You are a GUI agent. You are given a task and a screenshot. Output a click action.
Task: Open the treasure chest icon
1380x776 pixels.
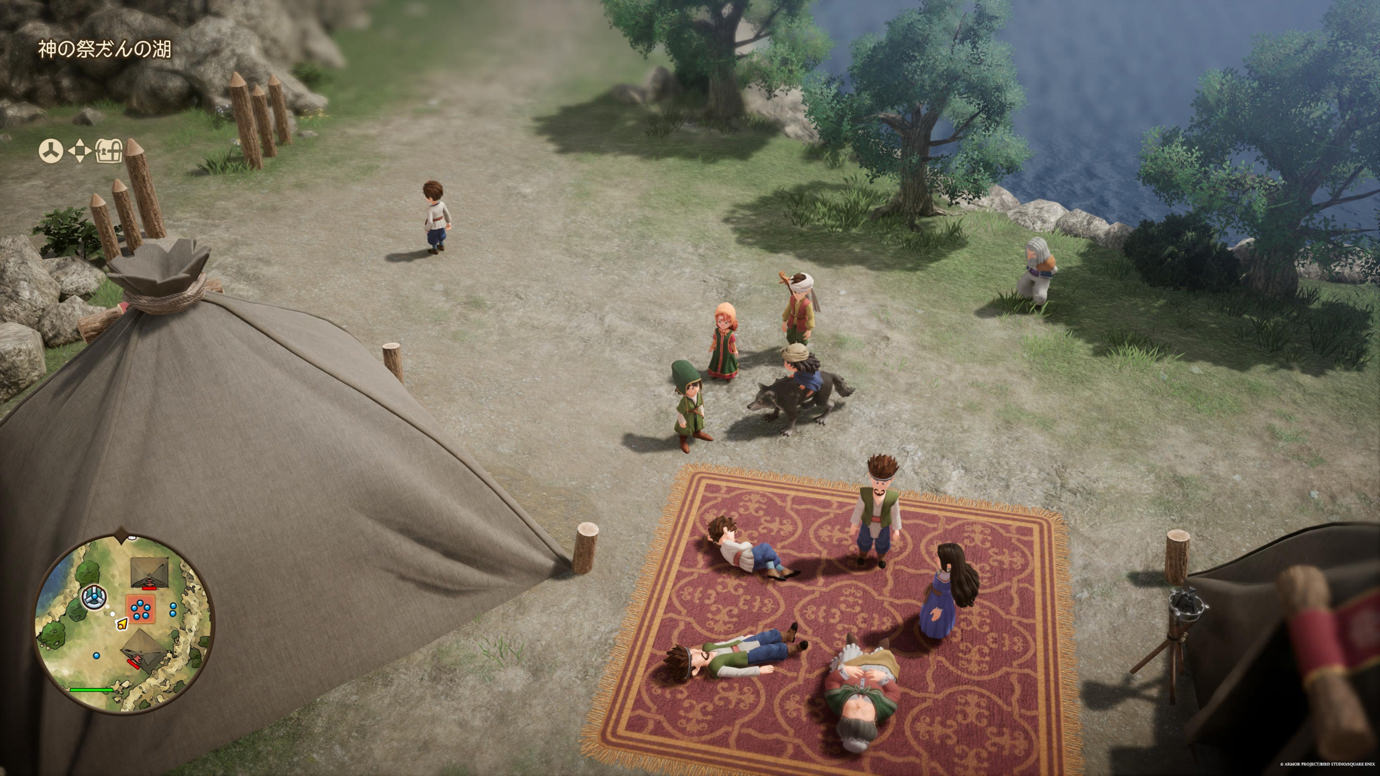[109, 151]
